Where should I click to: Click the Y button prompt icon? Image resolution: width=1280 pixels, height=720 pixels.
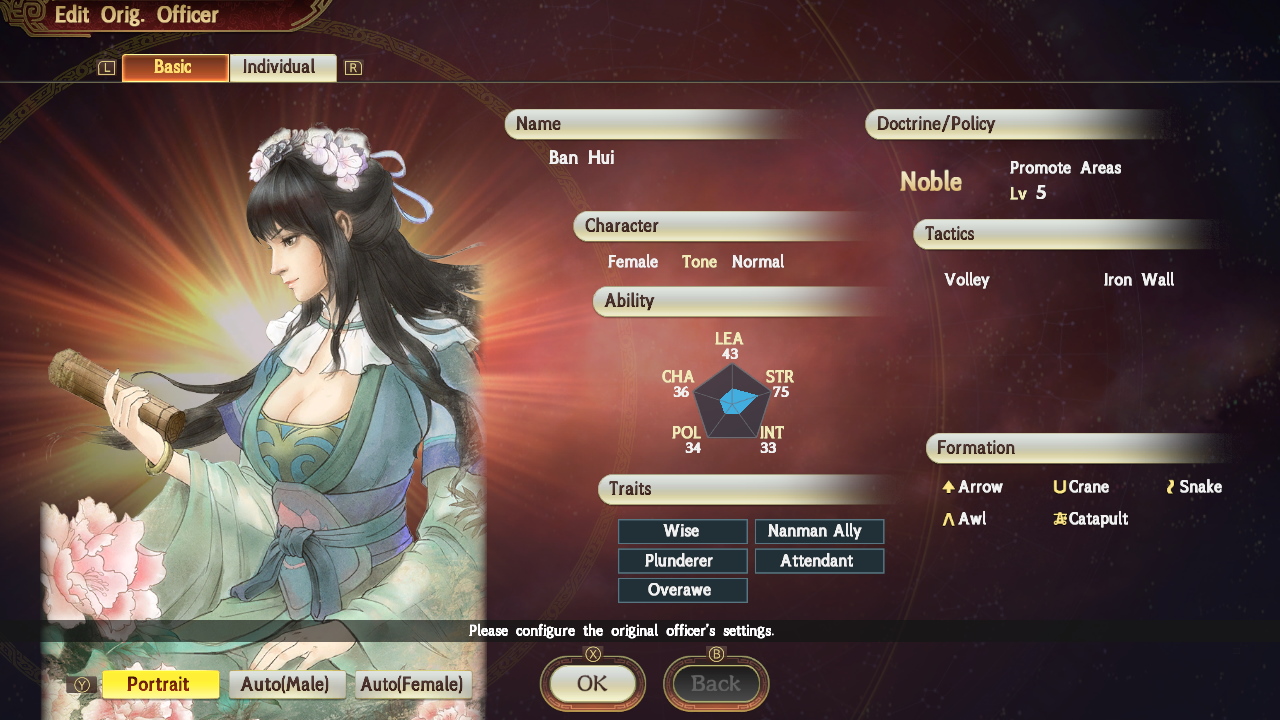pos(83,685)
